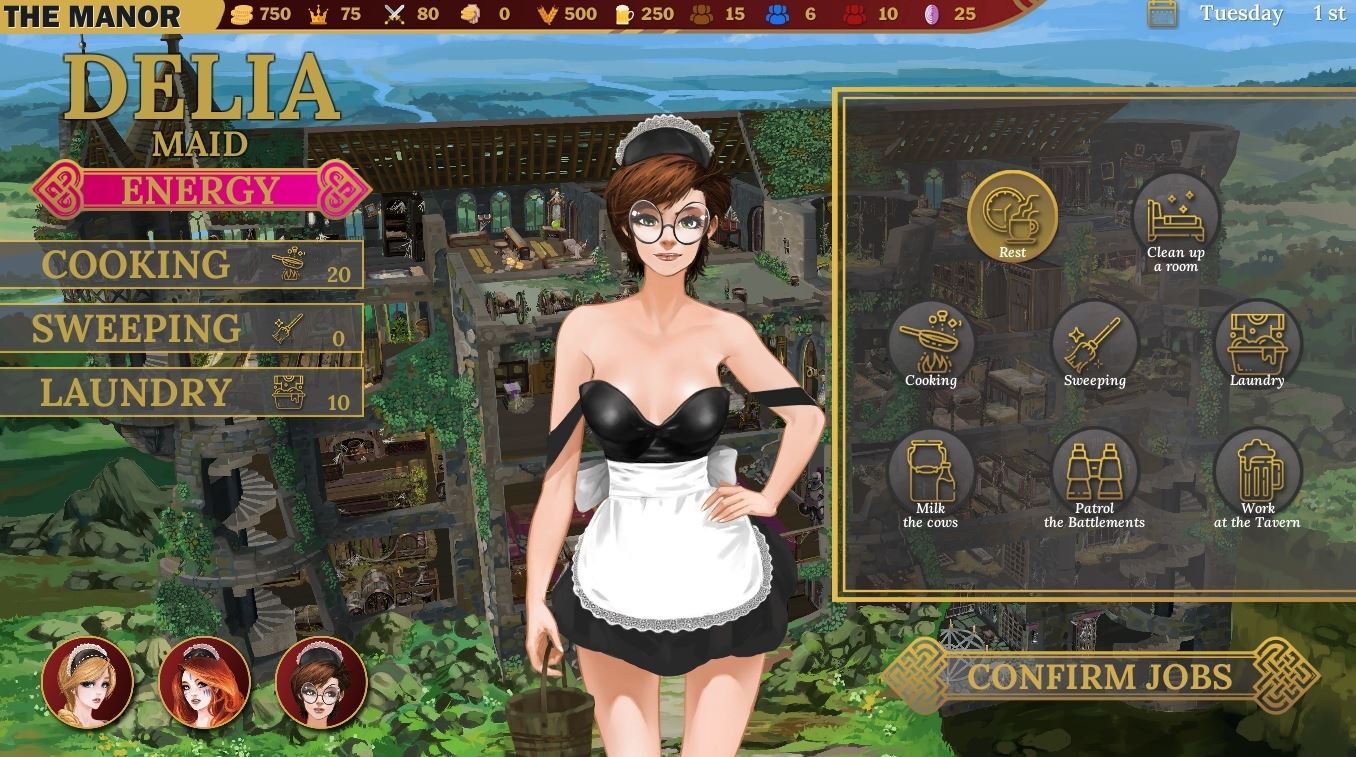Screen dimensions: 1356x757
Task: Select the Rest job icon
Action: coord(1010,215)
